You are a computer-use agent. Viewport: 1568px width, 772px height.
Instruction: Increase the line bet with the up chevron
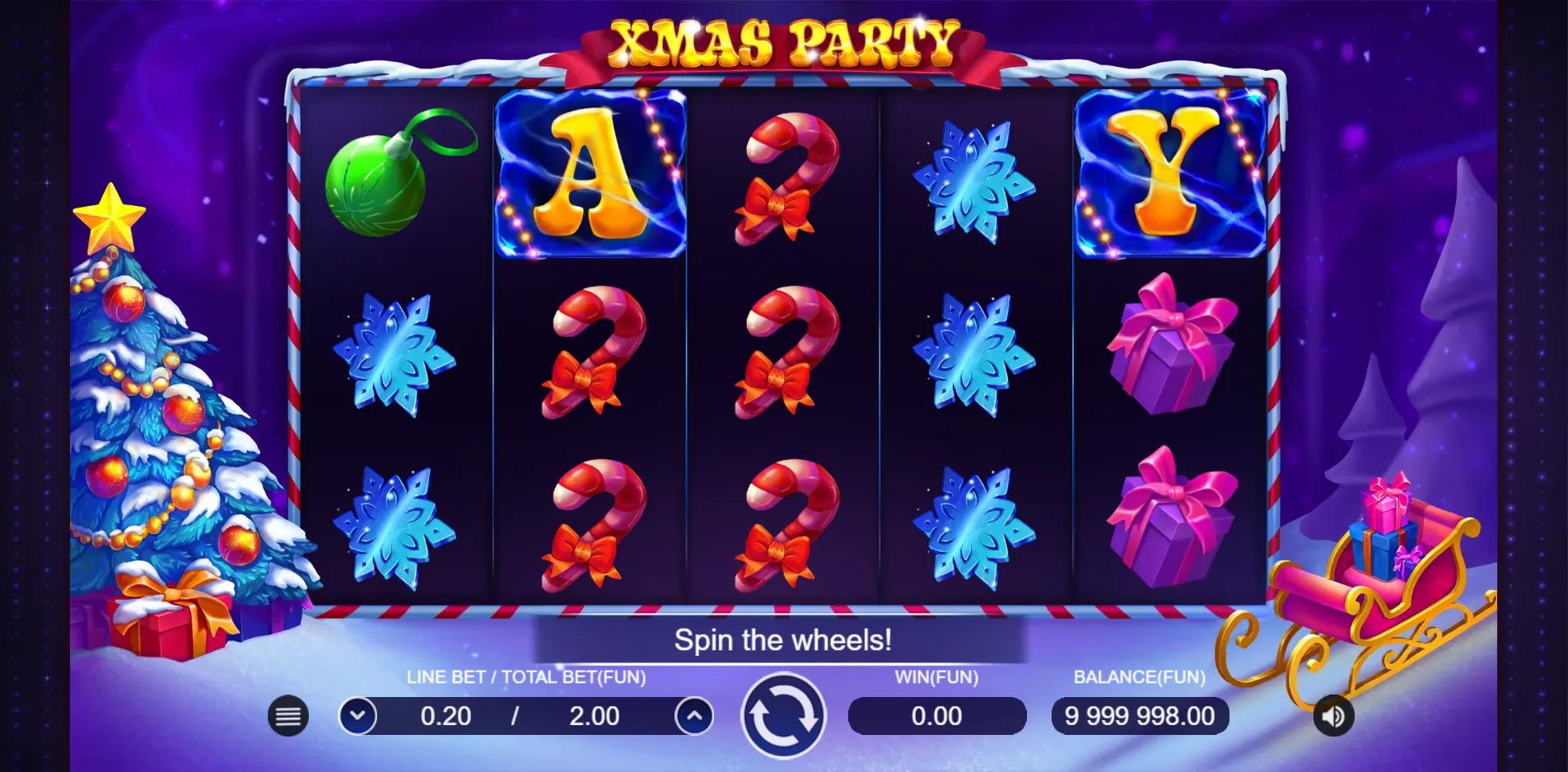click(694, 716)
